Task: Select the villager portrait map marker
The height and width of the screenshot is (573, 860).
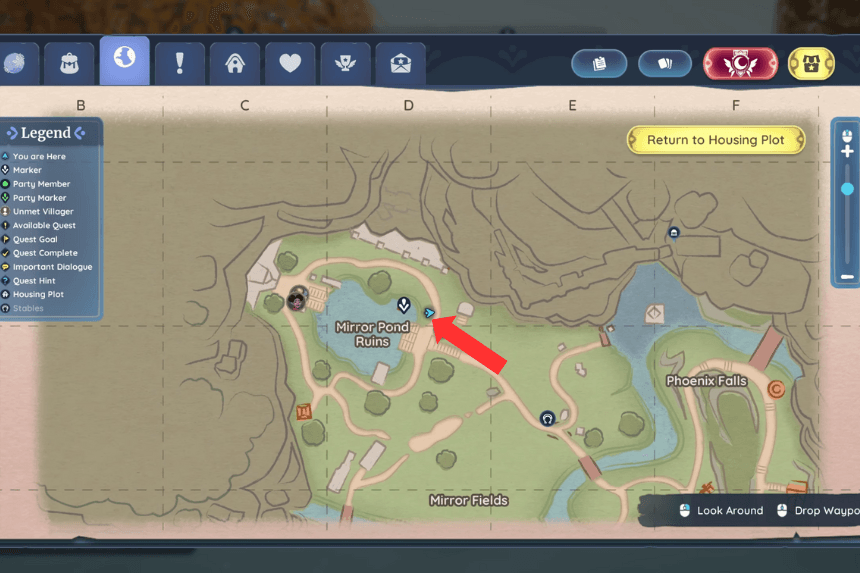Action: pyautogui.click(x=297, y=298)
